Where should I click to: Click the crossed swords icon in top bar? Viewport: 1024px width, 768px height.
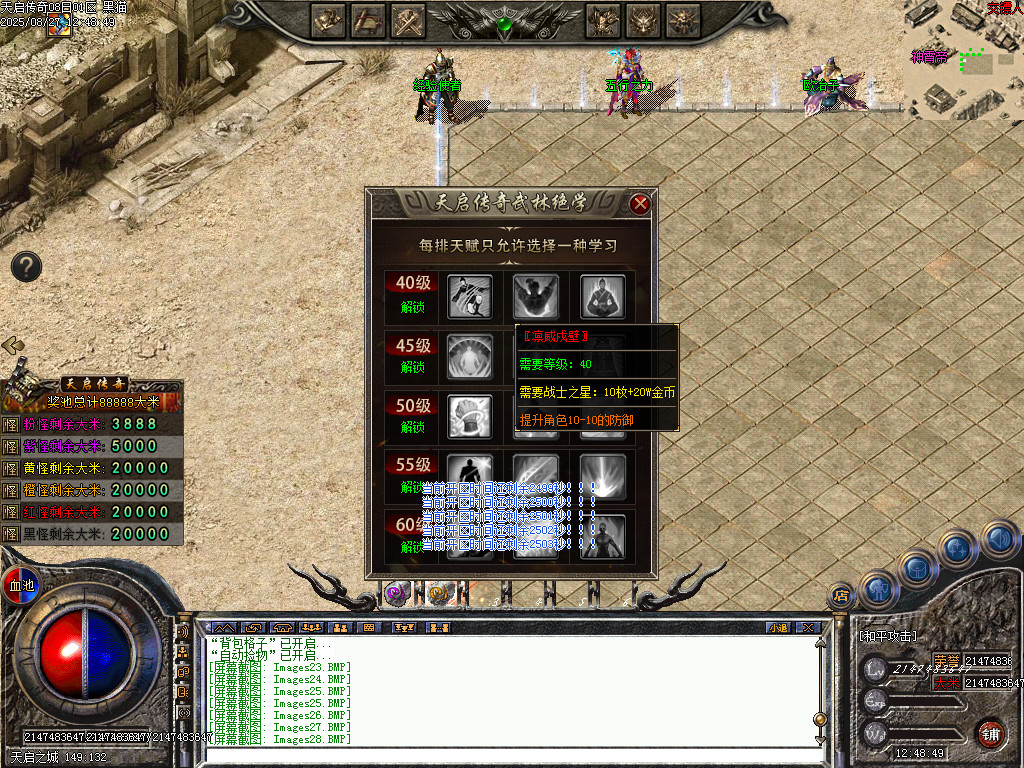click(409, 20)
